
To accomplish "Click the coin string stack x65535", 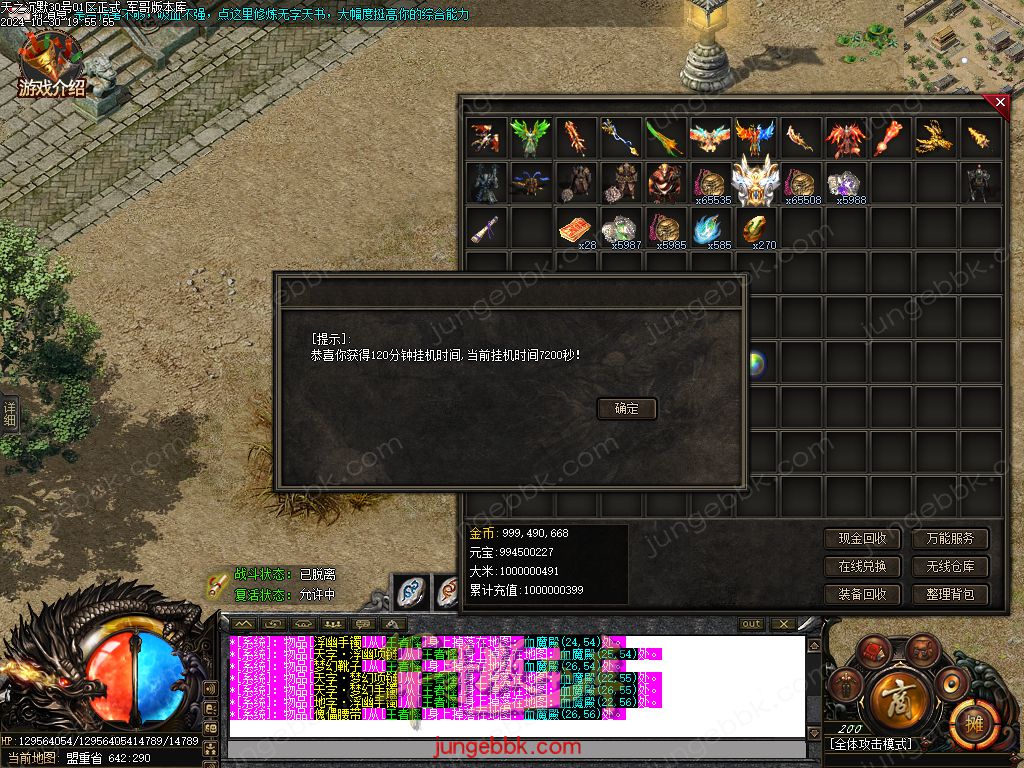I will (709, 183).
